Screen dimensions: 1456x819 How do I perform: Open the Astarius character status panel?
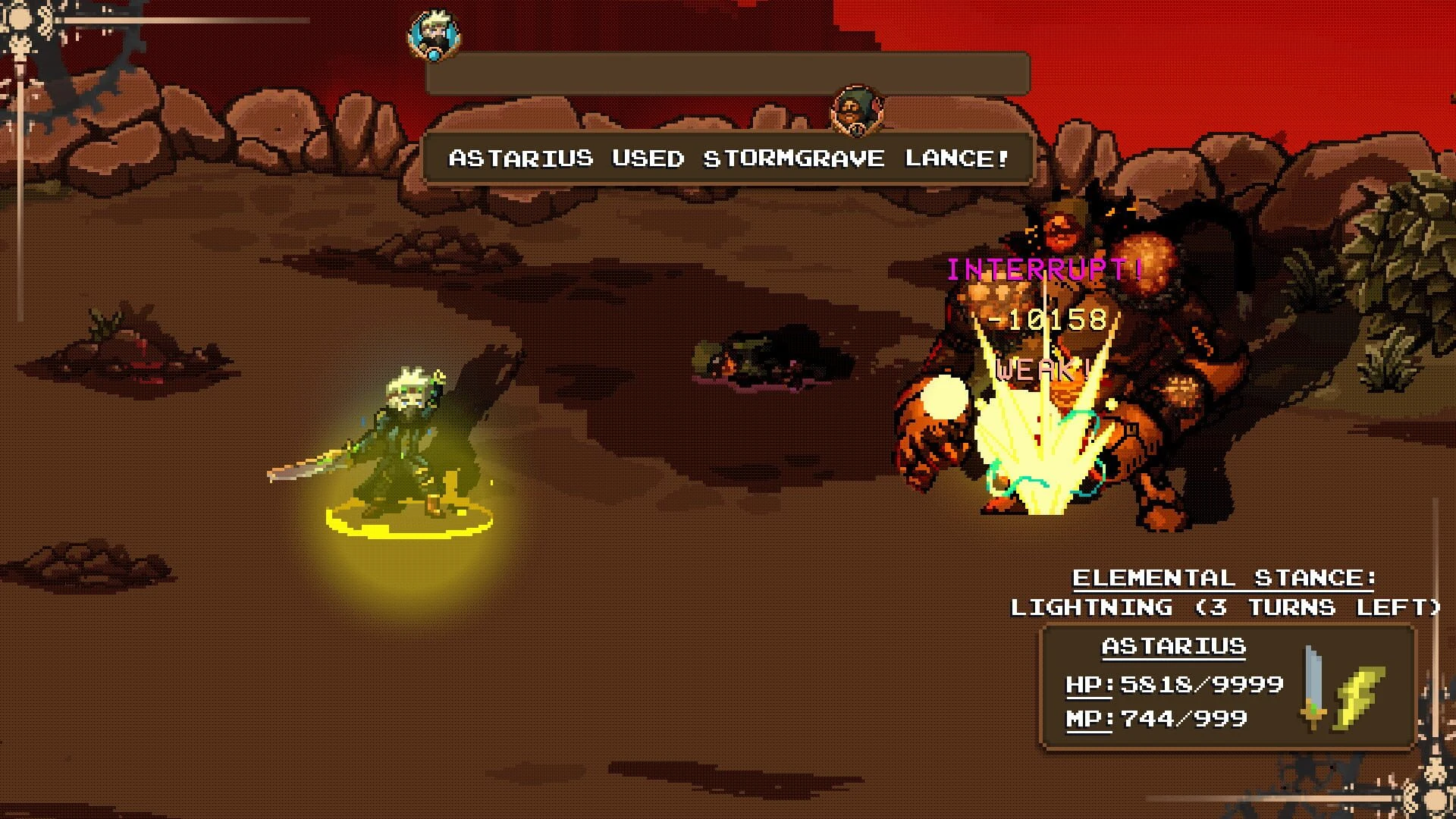(x=1173, y=686)
